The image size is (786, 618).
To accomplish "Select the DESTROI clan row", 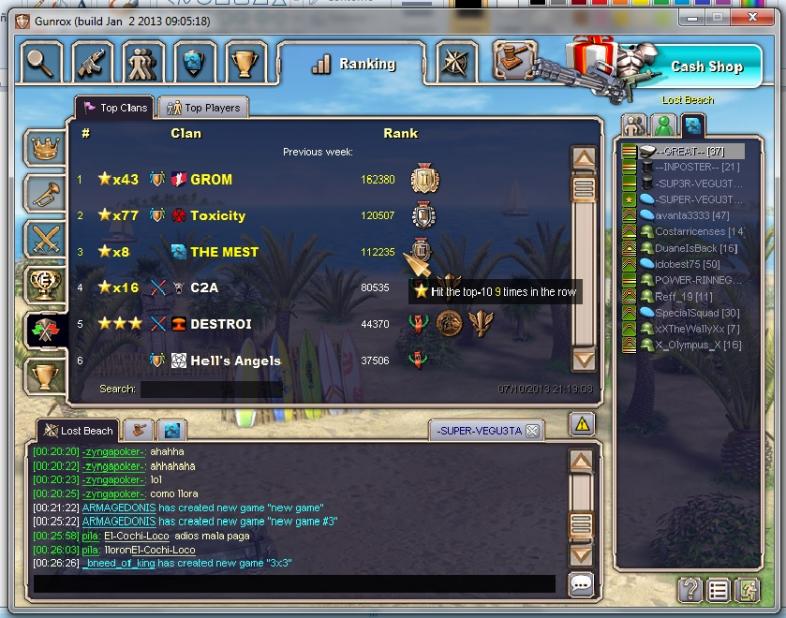I will (x=220, y=324).
